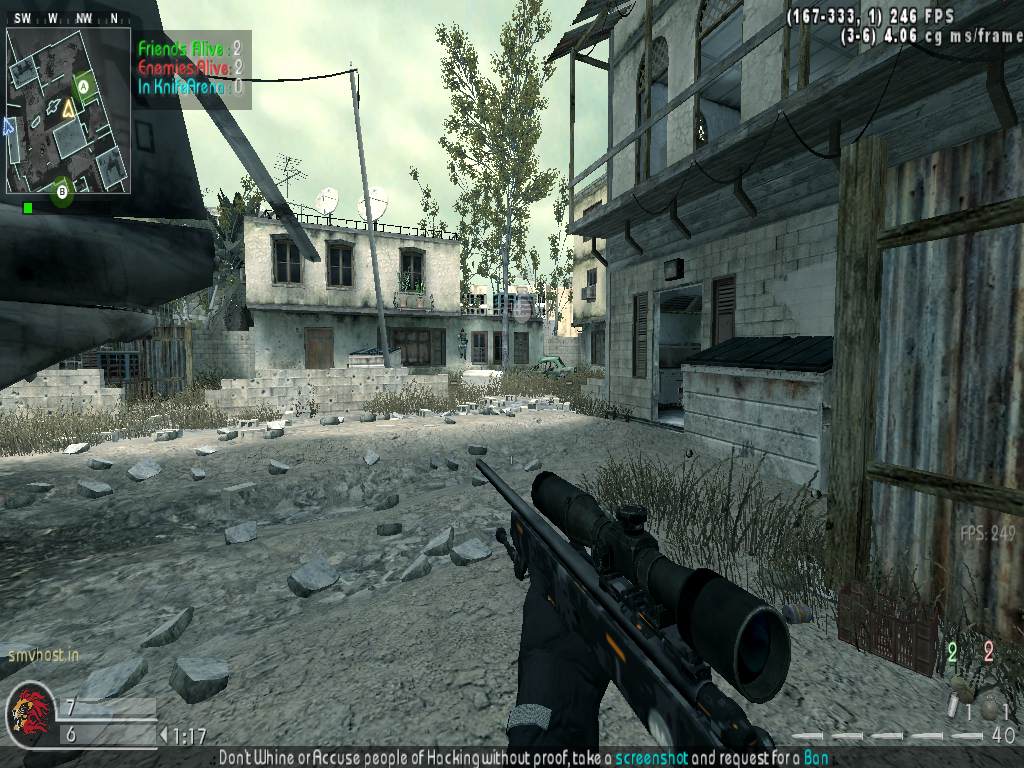Screen dimensions: 1024x768
Task: Select objective B marker on the minimap
Action: click(x=62, y=190)
